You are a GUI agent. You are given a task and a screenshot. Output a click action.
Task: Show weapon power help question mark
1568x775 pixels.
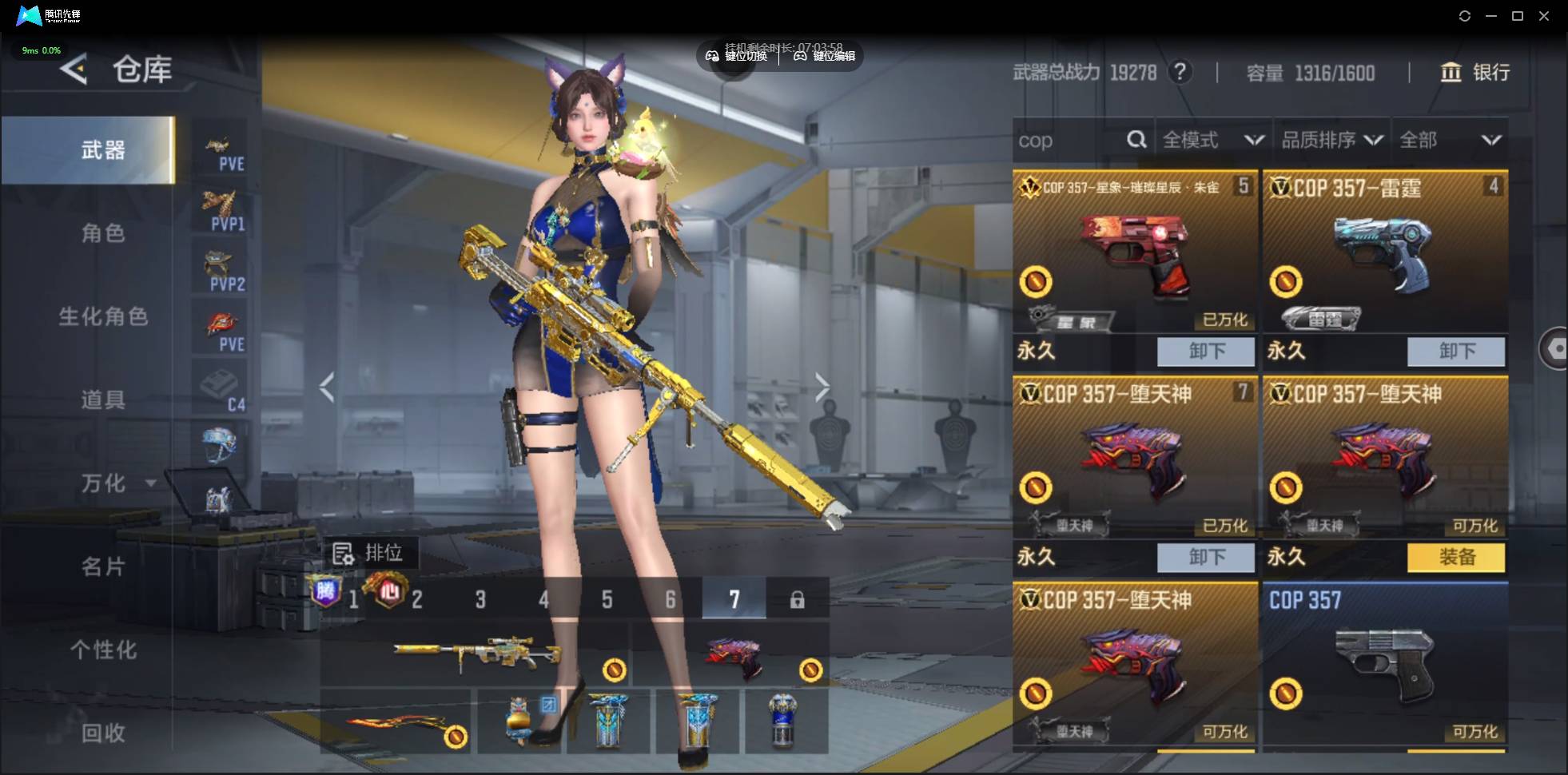pyautogui.click(x=1180, y=73)
